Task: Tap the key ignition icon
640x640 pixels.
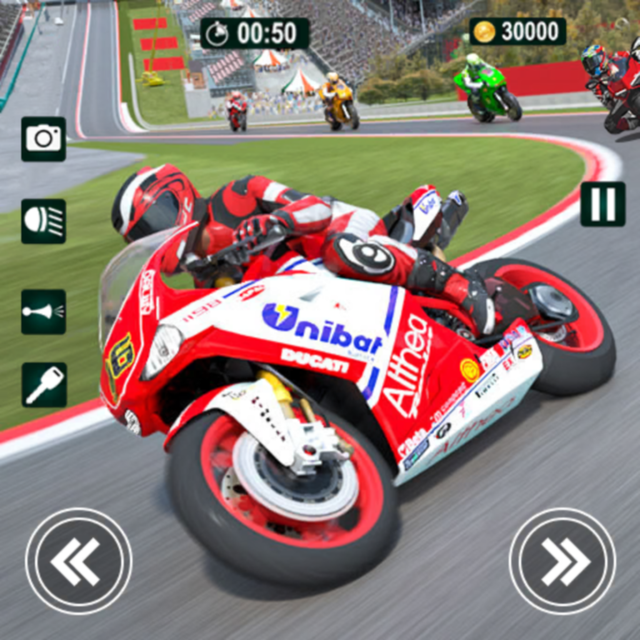Action: (x=43, y=385)
